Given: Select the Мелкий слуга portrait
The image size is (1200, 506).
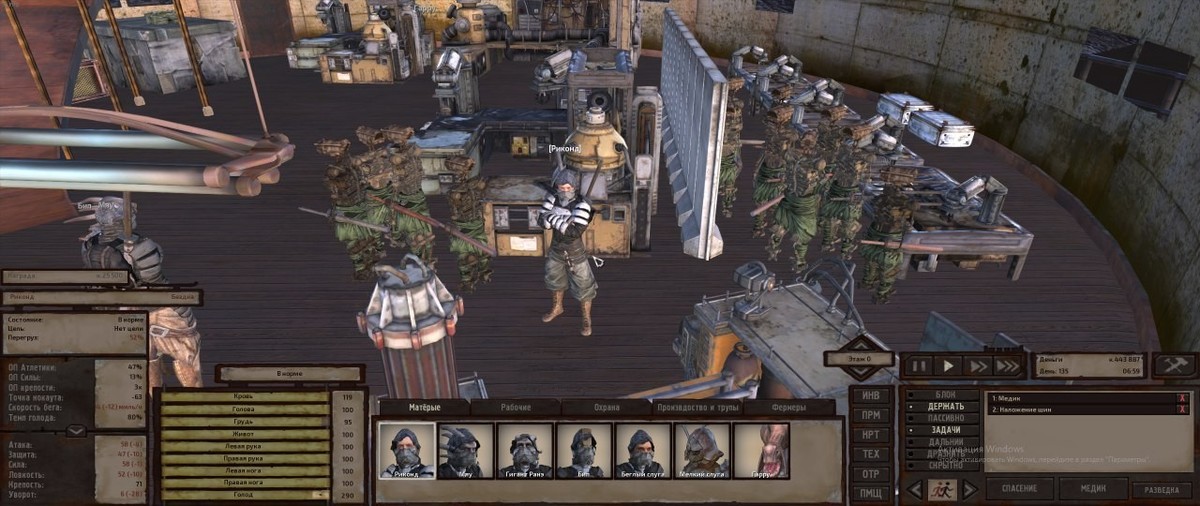Looking at the screenshot, I should 702,451.
